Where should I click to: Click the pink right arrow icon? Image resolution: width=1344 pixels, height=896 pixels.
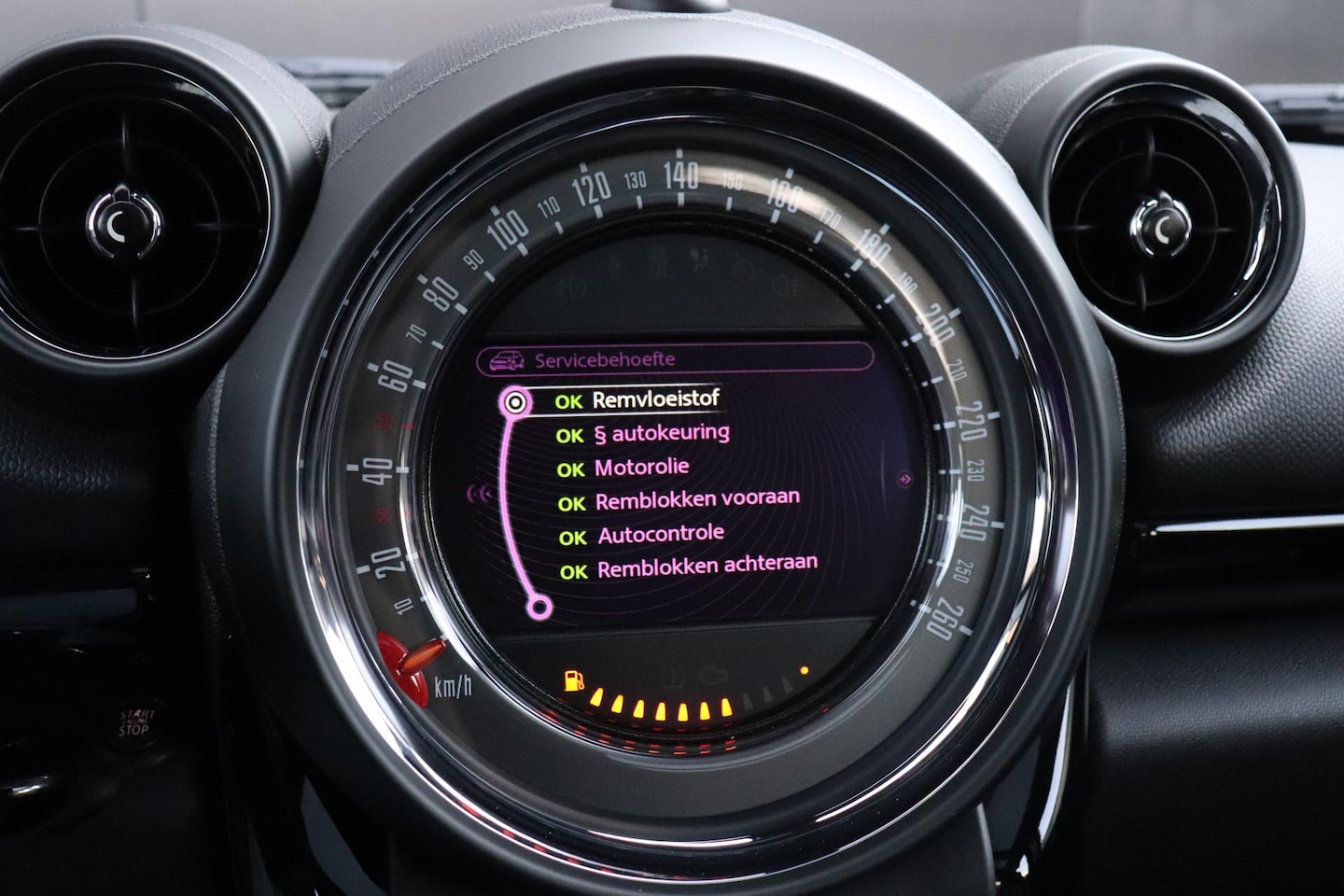pyautogui.click(x=903, y=479)
